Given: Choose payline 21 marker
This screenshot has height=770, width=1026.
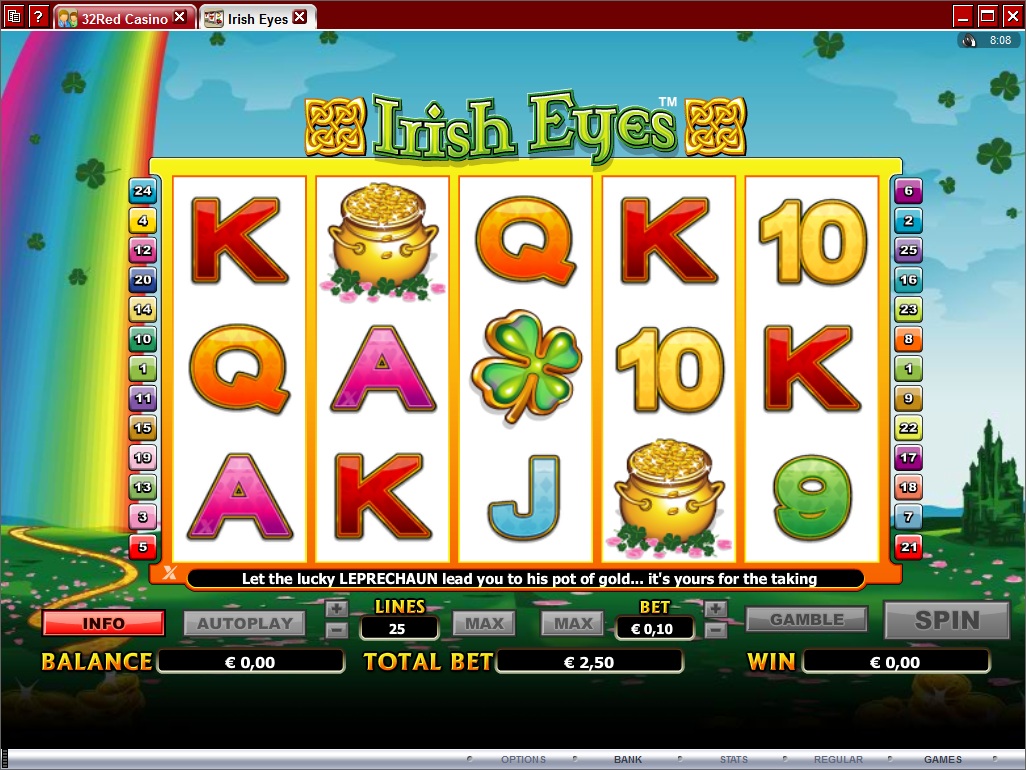Looking at the screenshot, I should point(908,547).
